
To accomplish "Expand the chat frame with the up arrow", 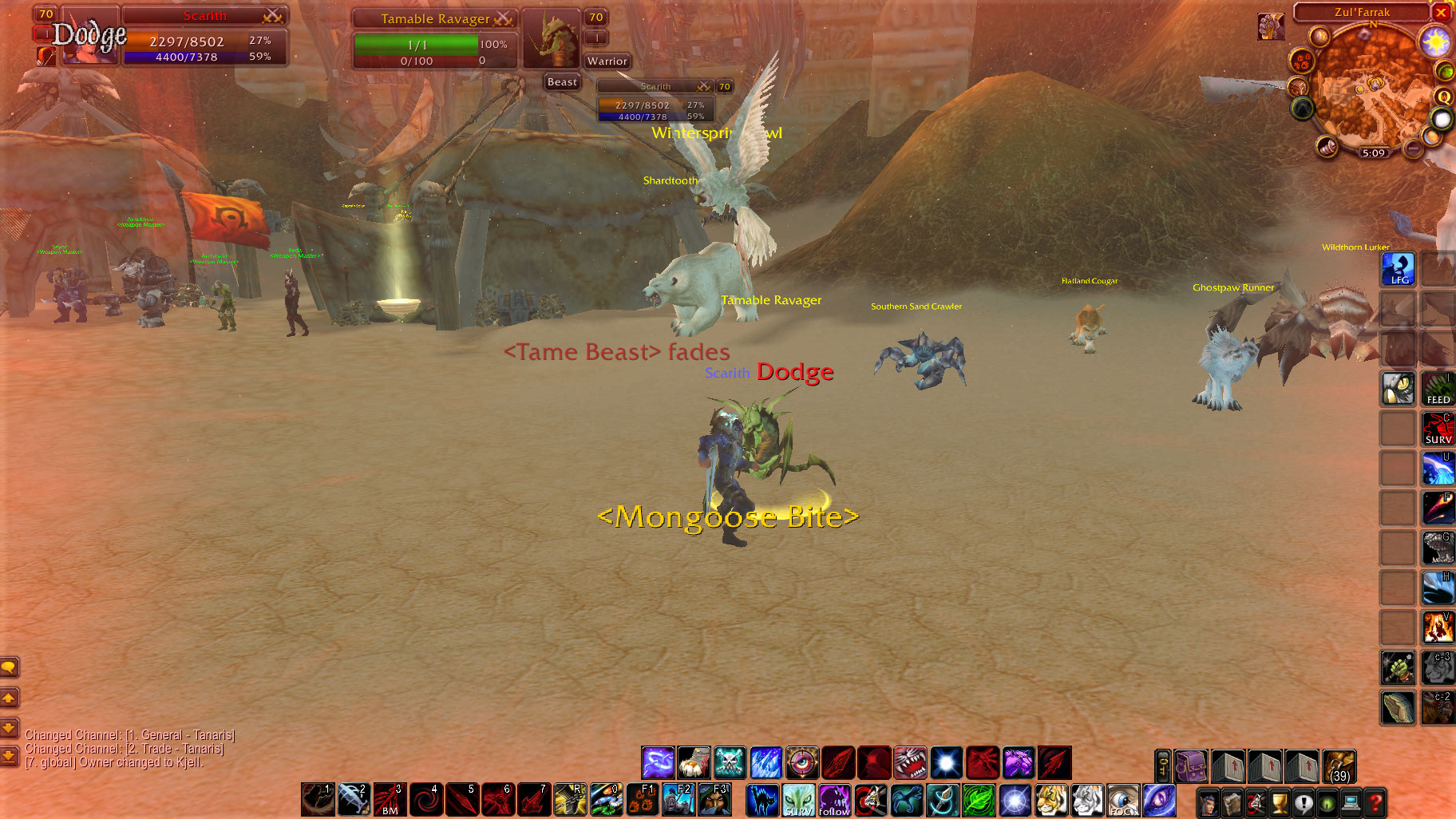I will click(10, 698).
